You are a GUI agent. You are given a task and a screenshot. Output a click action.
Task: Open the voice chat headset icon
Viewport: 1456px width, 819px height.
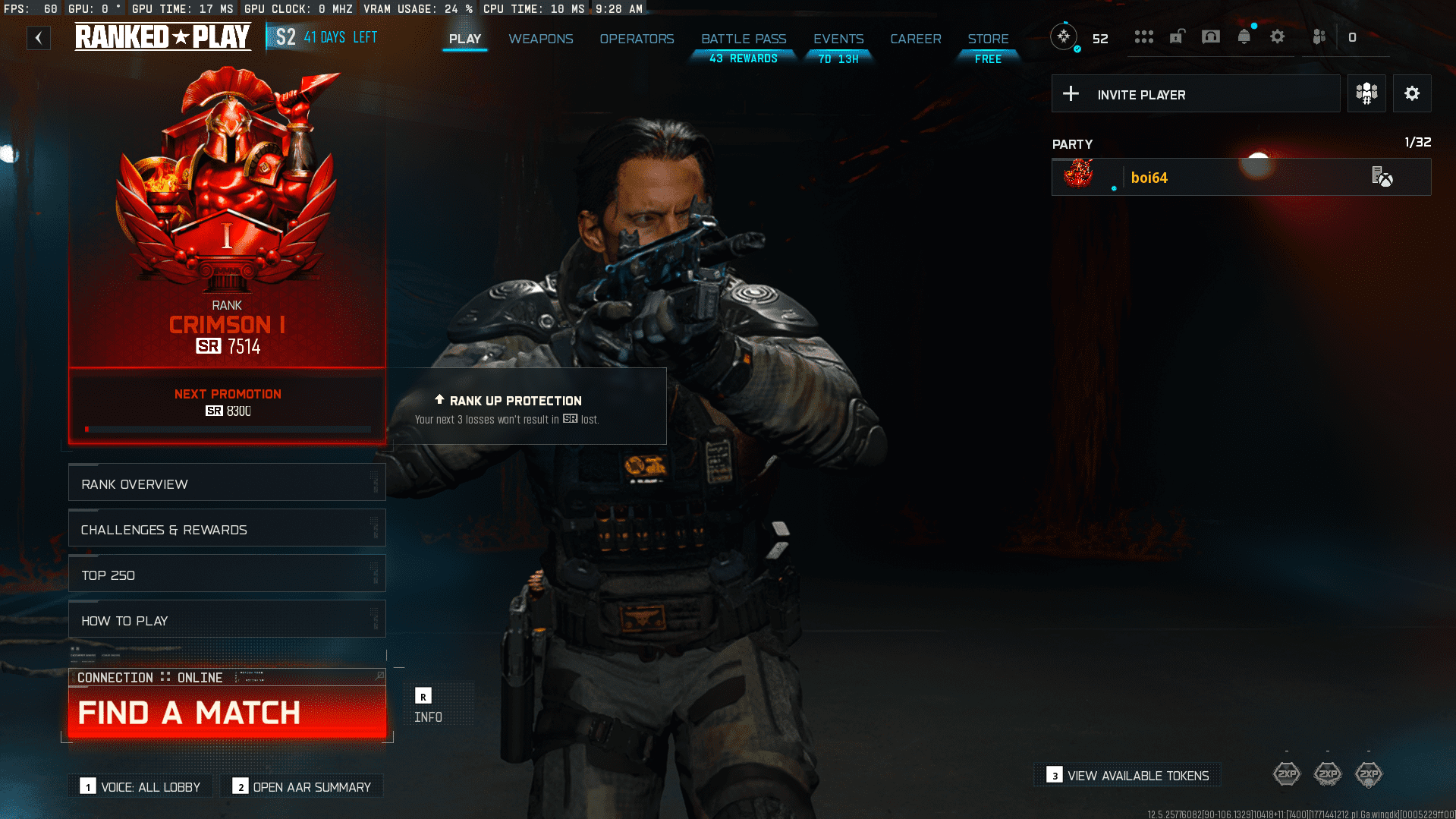[x=1211, y=36]
